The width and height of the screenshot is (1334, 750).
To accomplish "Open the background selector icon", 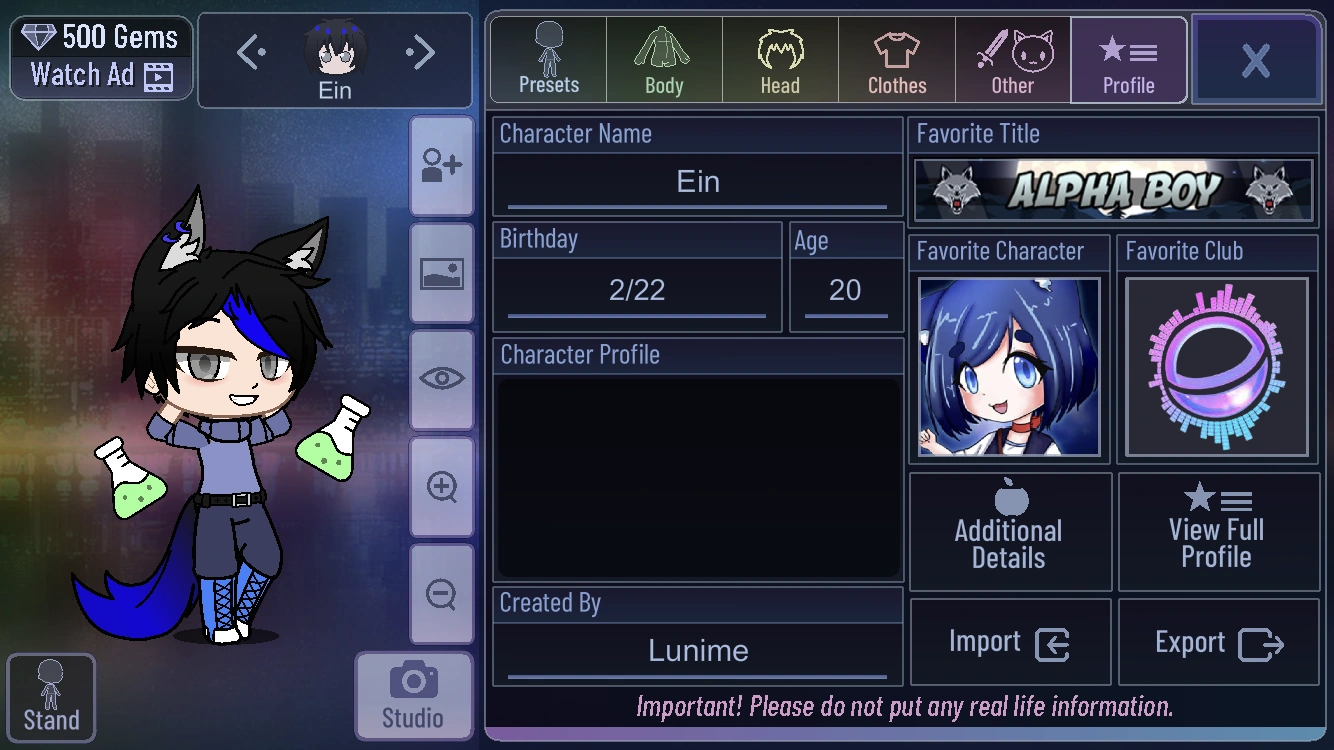I will point(441,271).
